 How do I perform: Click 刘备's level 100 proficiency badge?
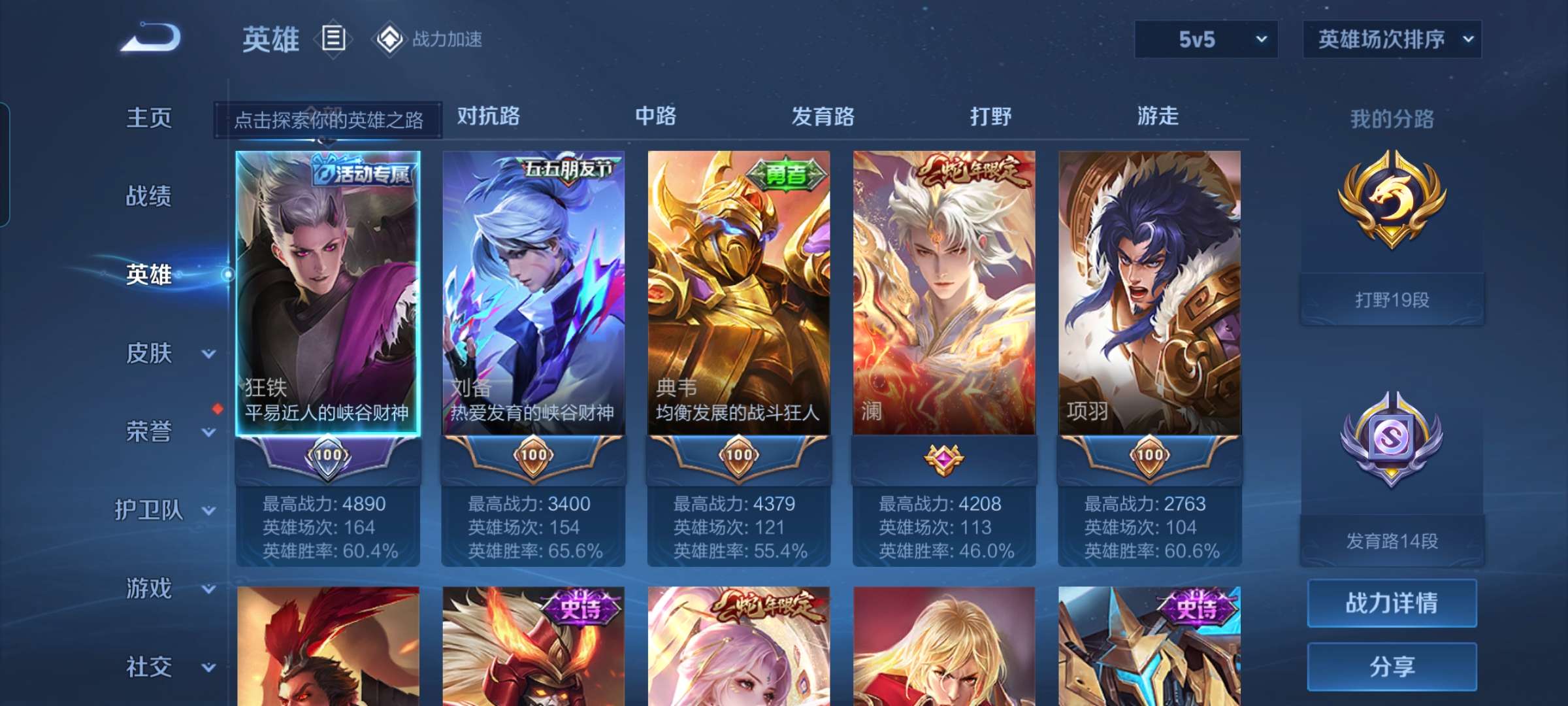click(x=532, y=456)
